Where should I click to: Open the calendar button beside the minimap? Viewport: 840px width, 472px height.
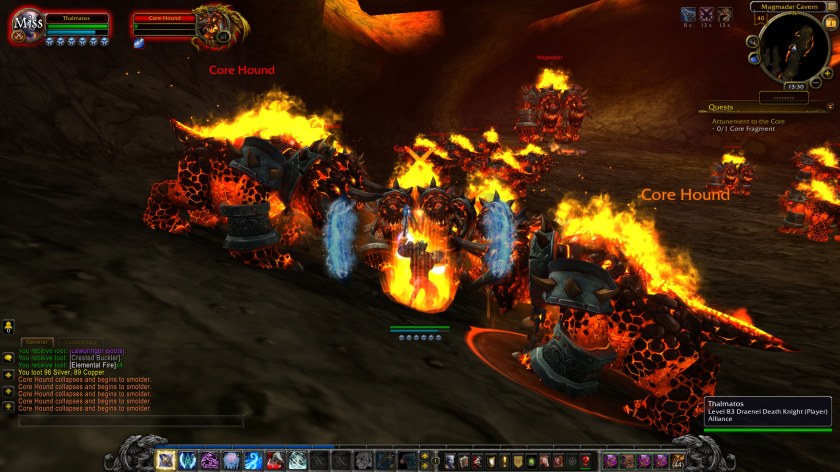pyautogui.click(x=829, y=23)
